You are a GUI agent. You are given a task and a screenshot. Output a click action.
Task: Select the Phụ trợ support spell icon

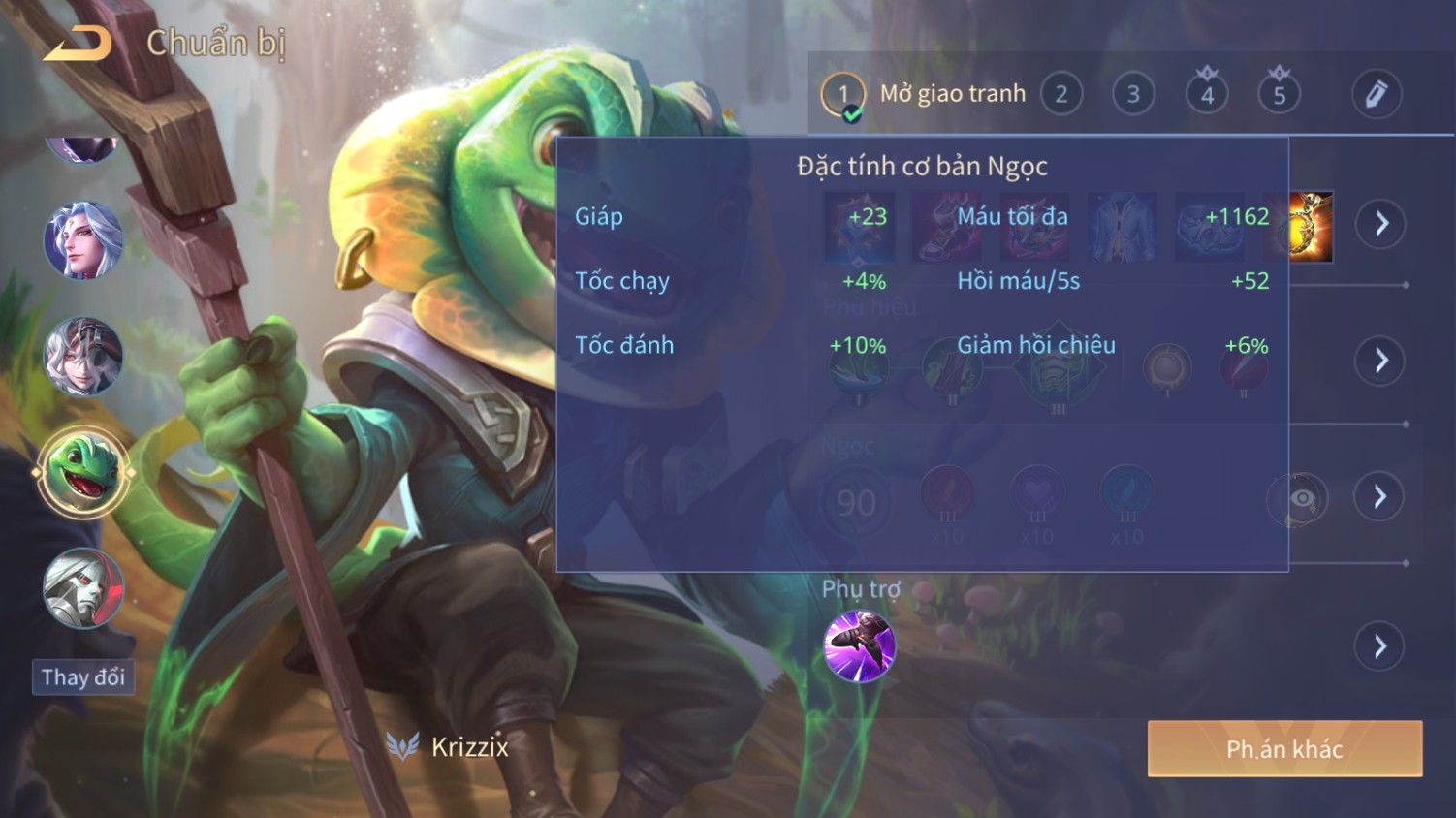coord(859,646)
